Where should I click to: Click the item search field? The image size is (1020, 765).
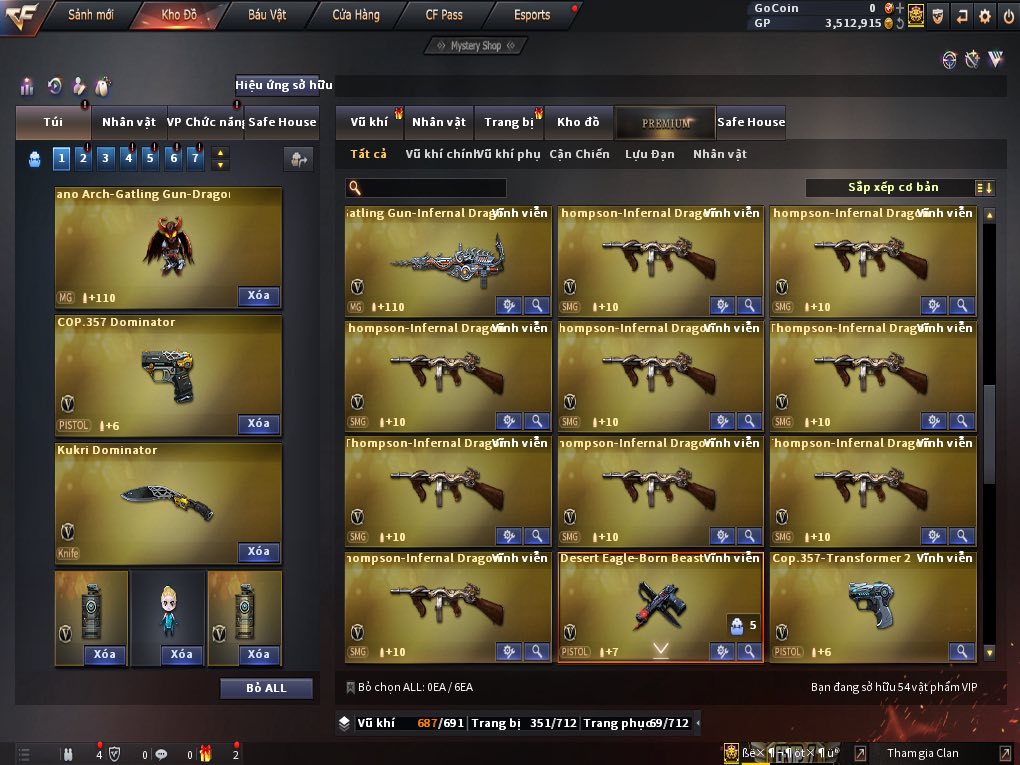[x=432, y=188]
